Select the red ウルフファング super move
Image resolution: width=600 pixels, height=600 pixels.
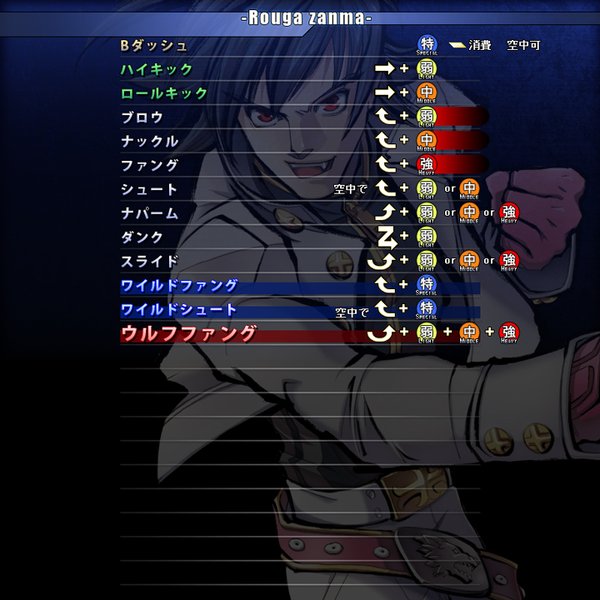click(x=188, y=333)
